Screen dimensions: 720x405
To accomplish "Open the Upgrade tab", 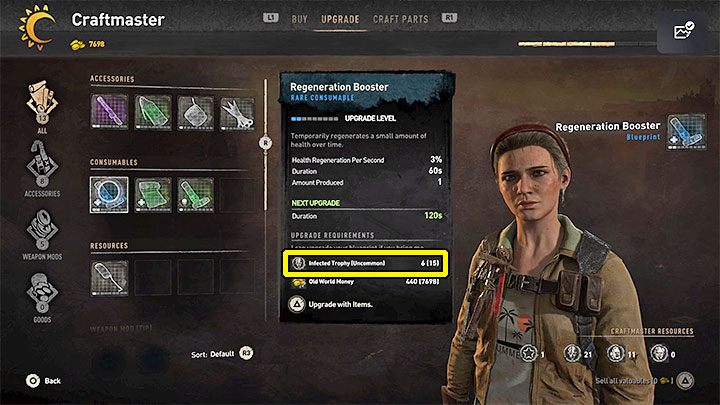I will click(340, 19).
